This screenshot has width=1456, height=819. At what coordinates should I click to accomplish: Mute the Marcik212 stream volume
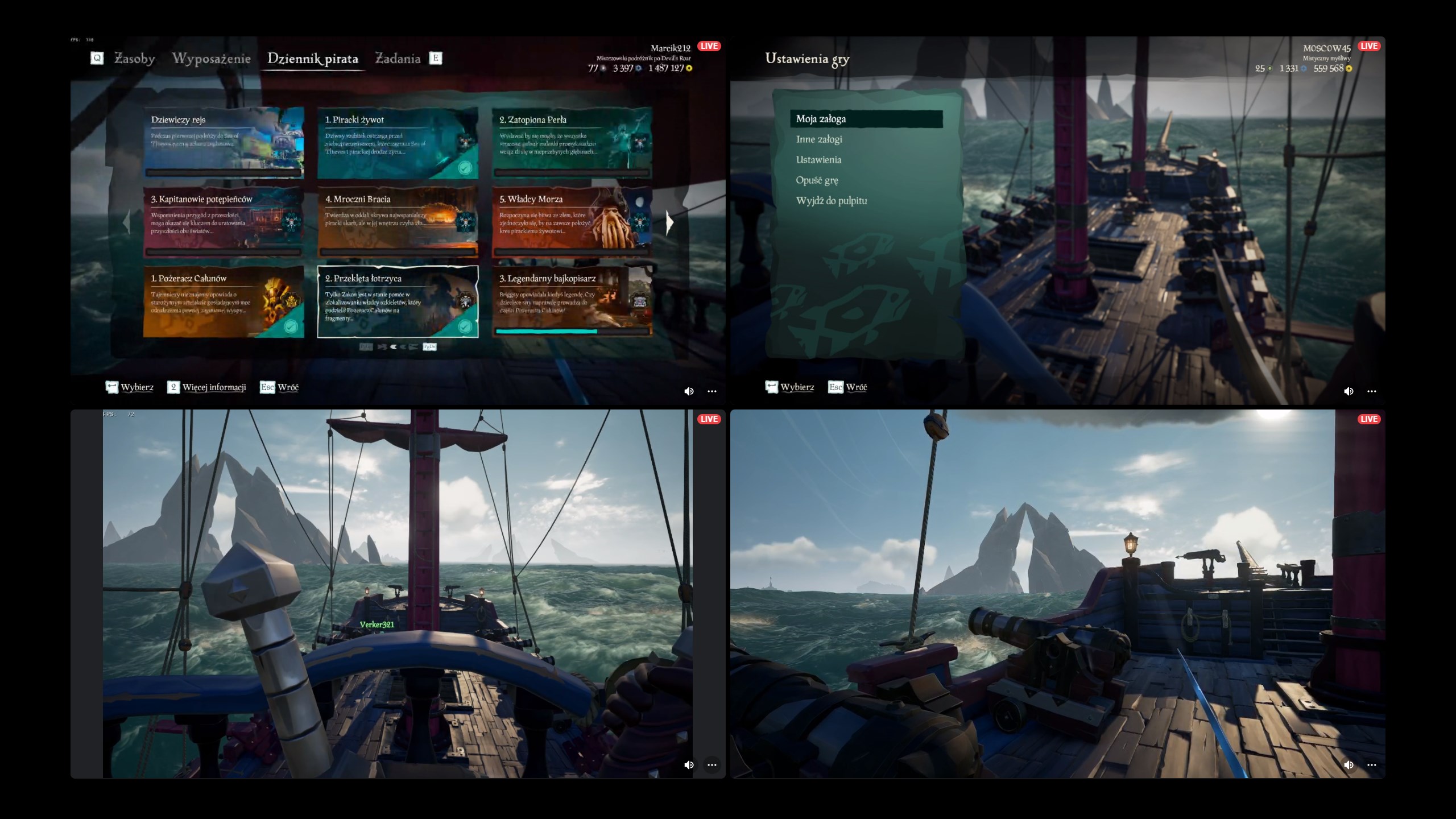point(689,391)
